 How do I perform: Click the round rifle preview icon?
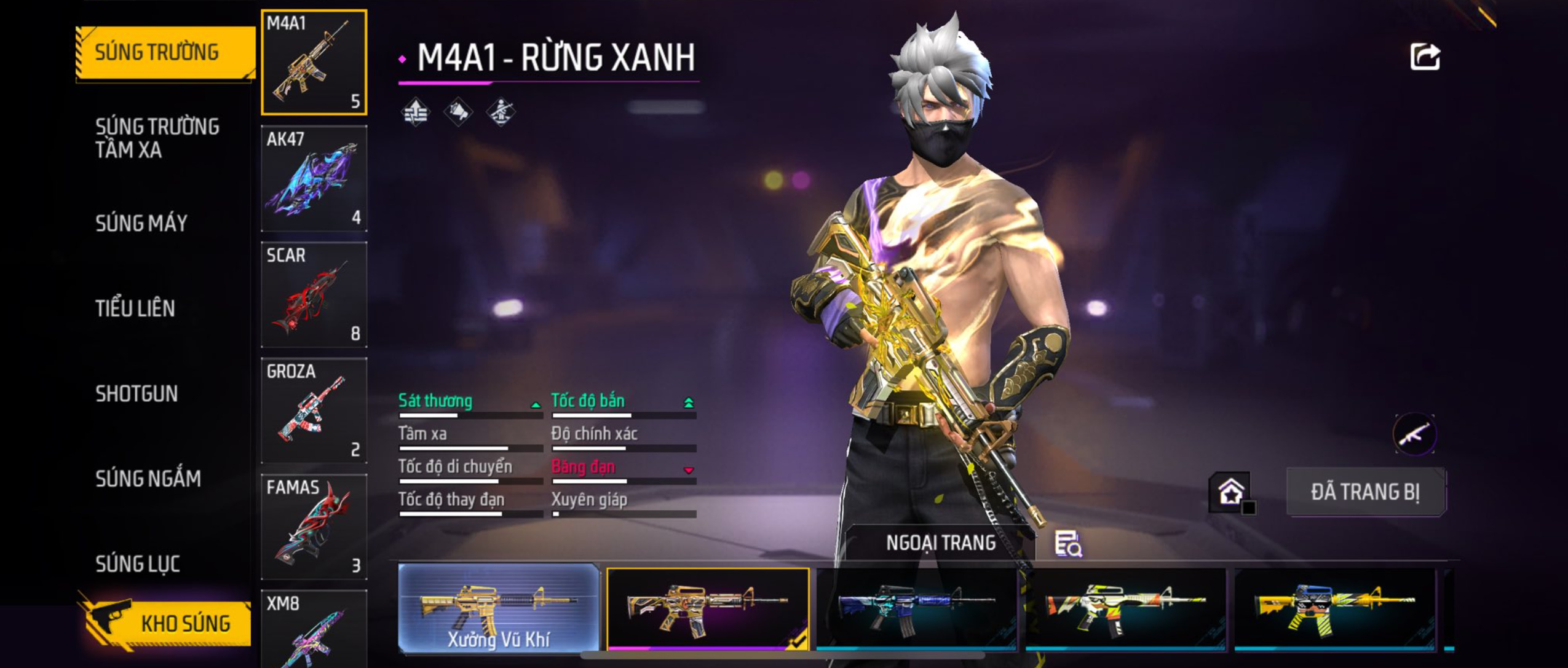1414,434
